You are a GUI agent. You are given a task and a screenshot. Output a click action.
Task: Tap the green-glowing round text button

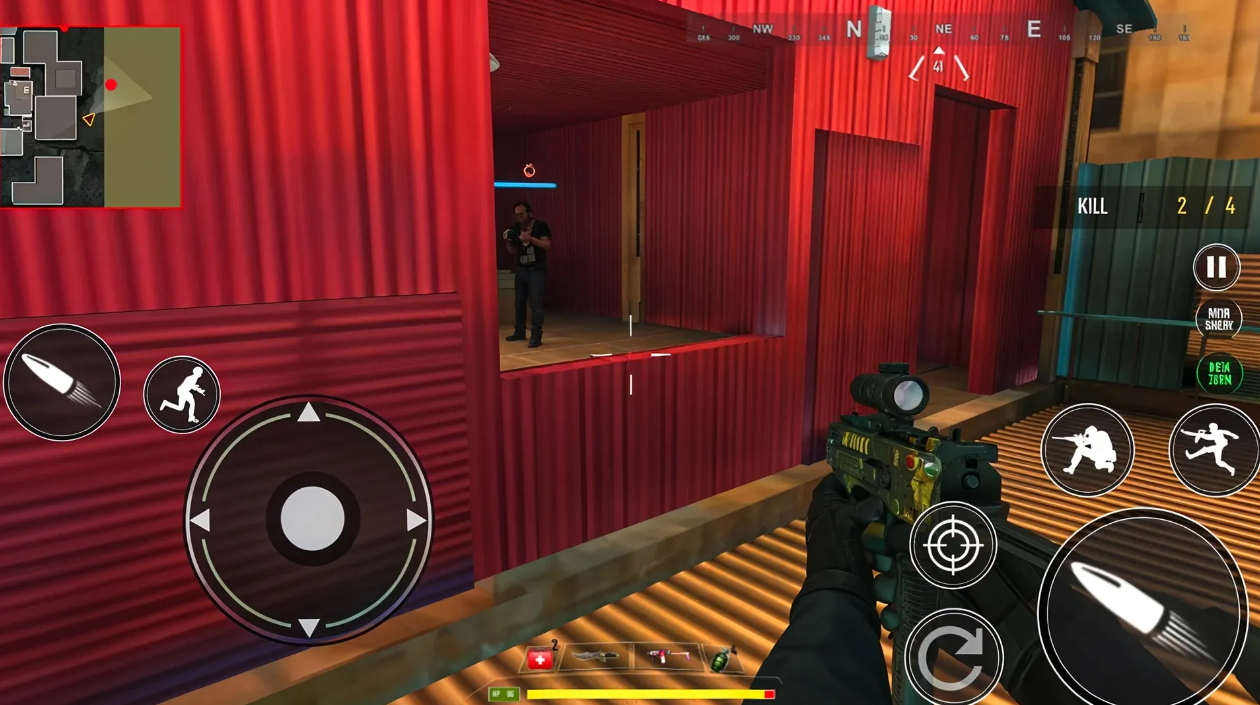[x=1219, y=373]
